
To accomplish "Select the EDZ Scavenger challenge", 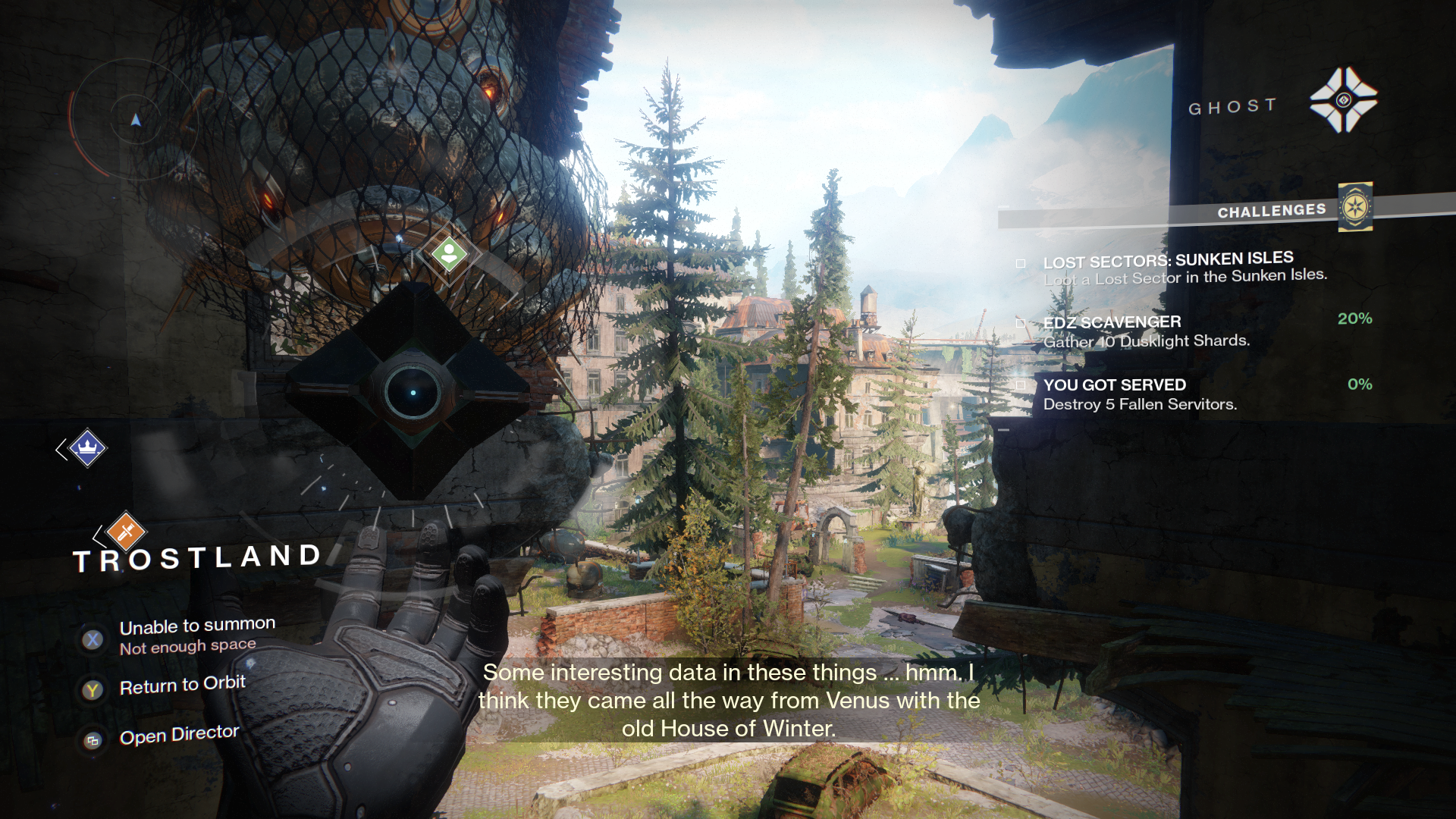I will click(x=1145, y=331).
